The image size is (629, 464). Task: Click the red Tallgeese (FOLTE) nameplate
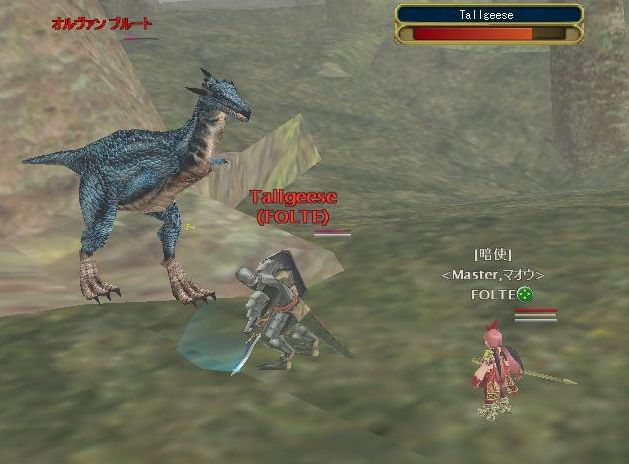(x=292, y=206)
